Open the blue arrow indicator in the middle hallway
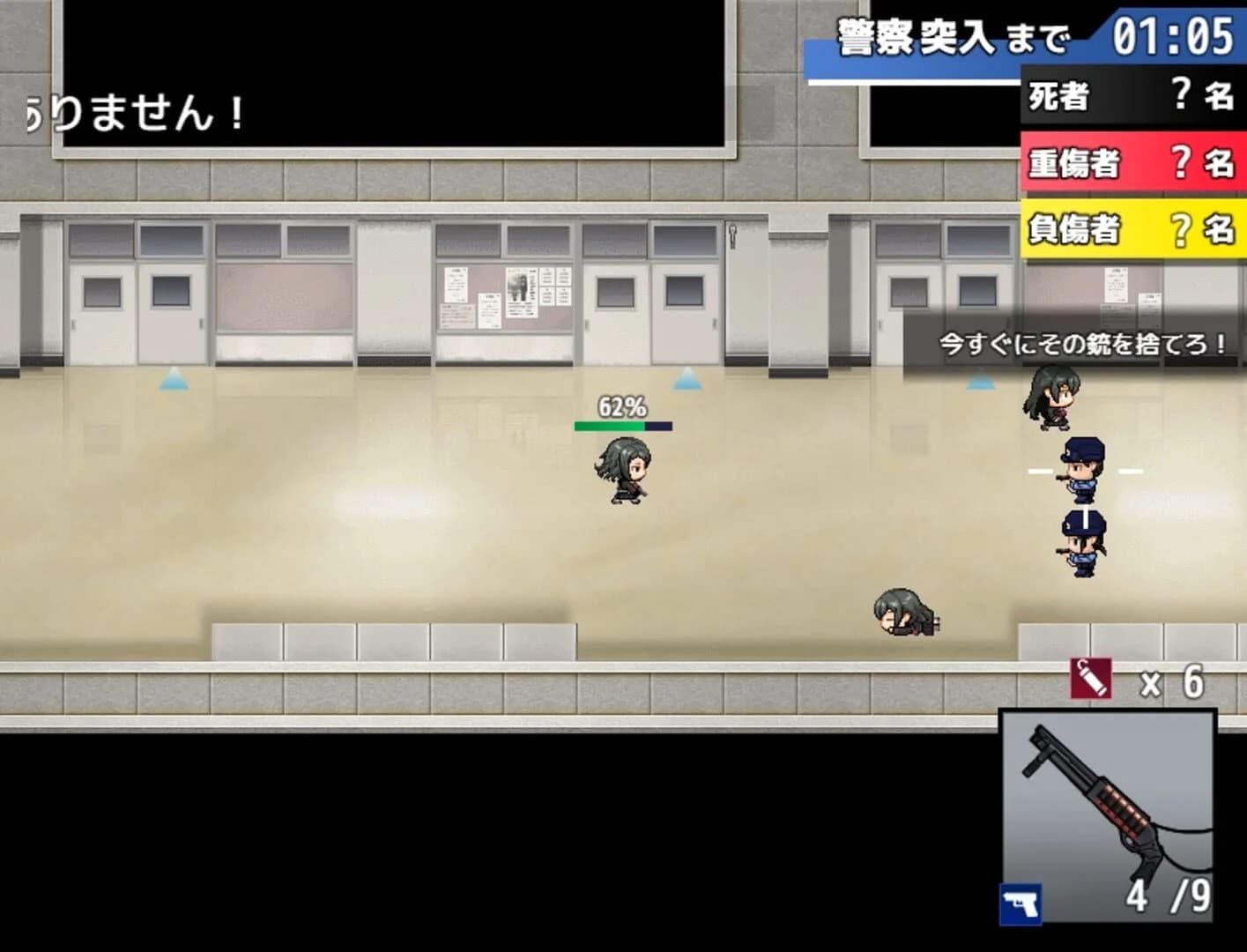 (688, 381)
